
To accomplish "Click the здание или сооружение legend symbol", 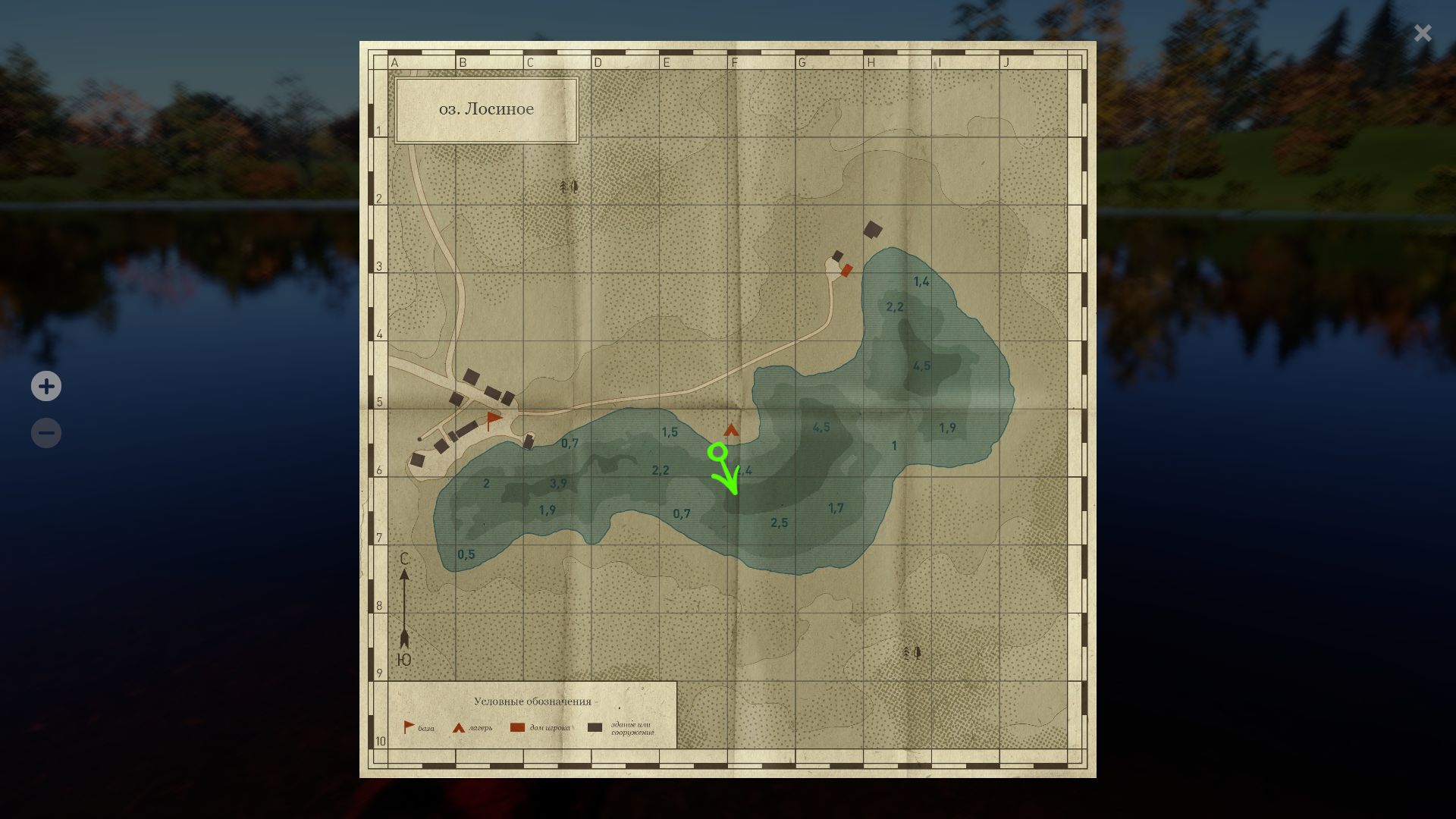I will click(594, 726).
